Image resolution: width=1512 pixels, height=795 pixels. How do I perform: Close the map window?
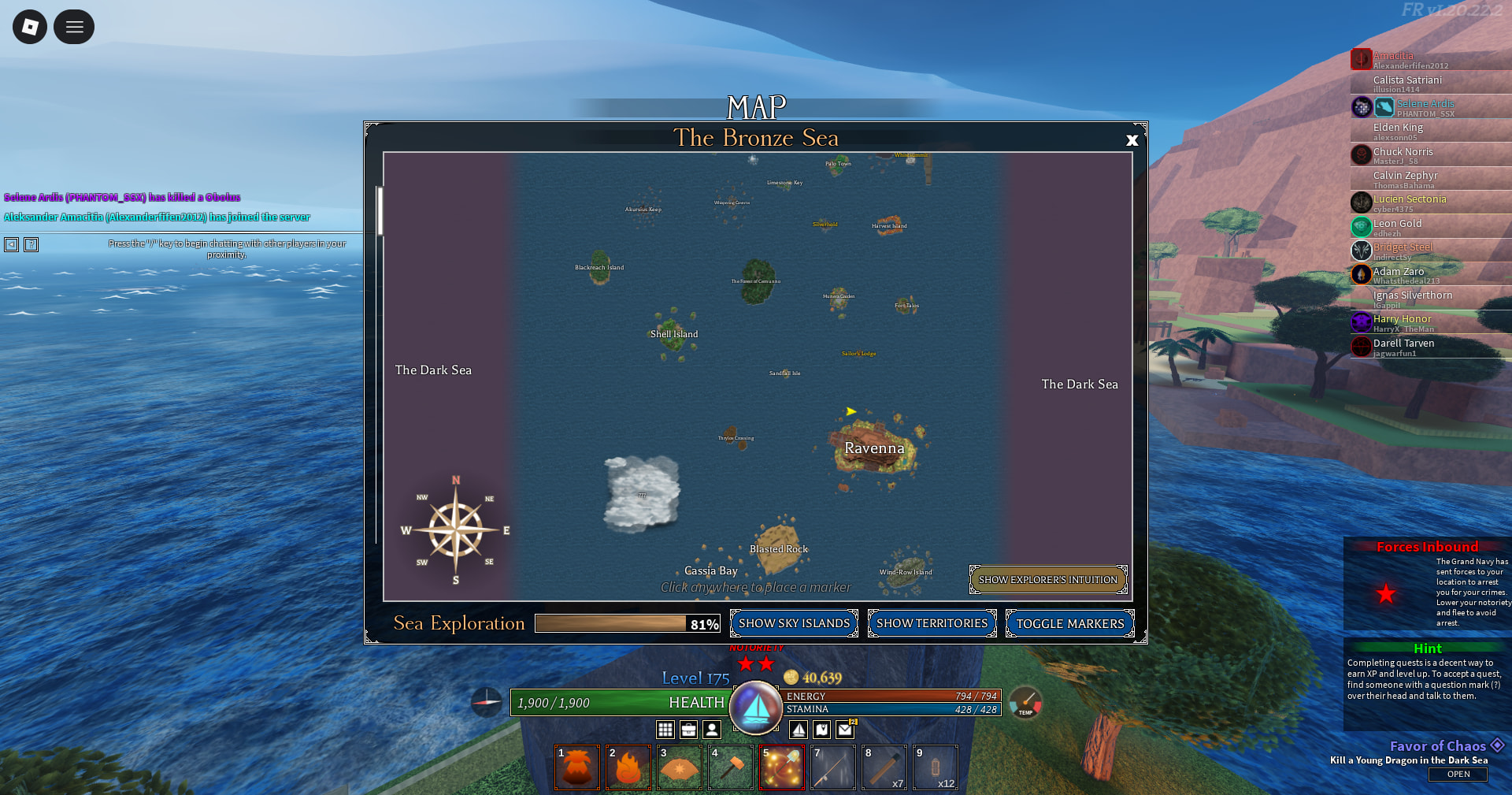pos(1132,140)
